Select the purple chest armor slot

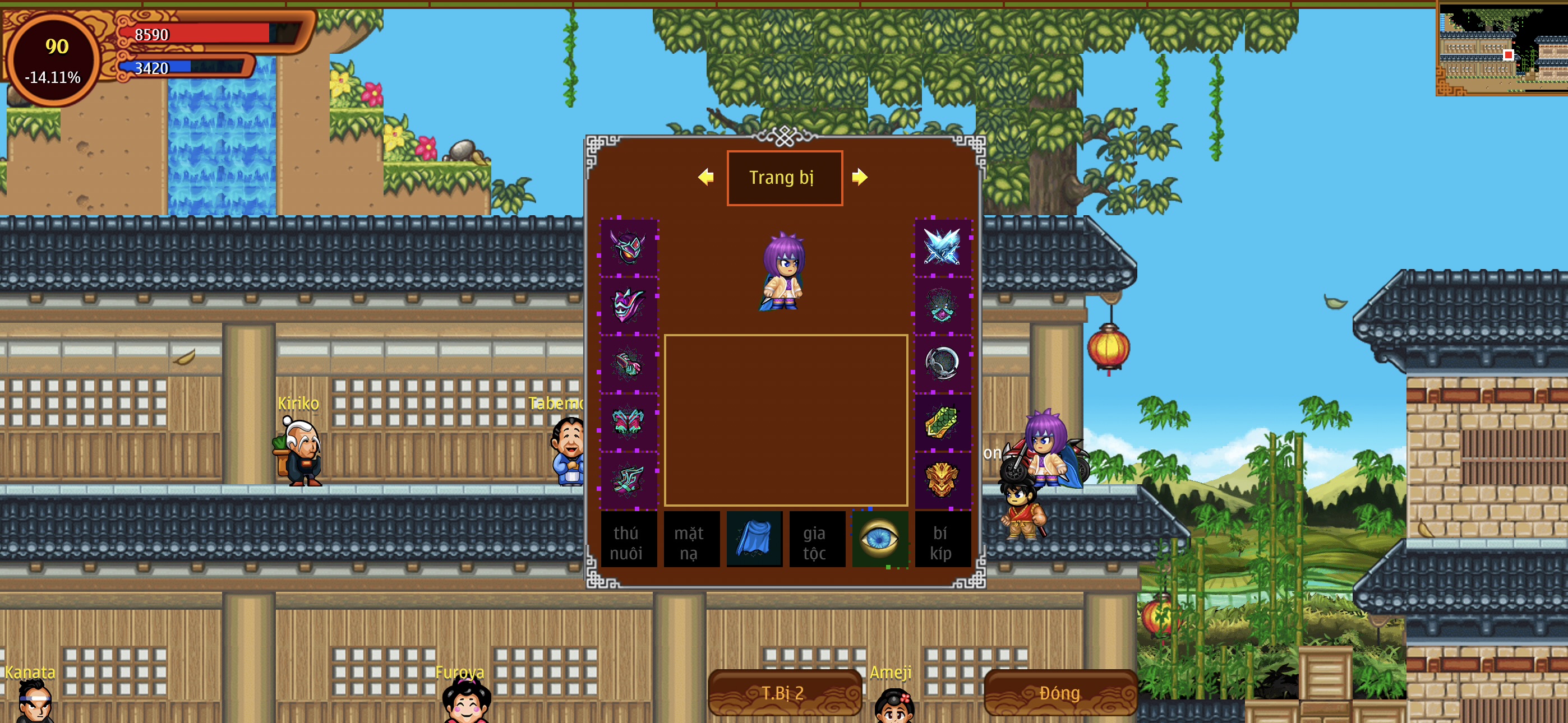(628, 305)
